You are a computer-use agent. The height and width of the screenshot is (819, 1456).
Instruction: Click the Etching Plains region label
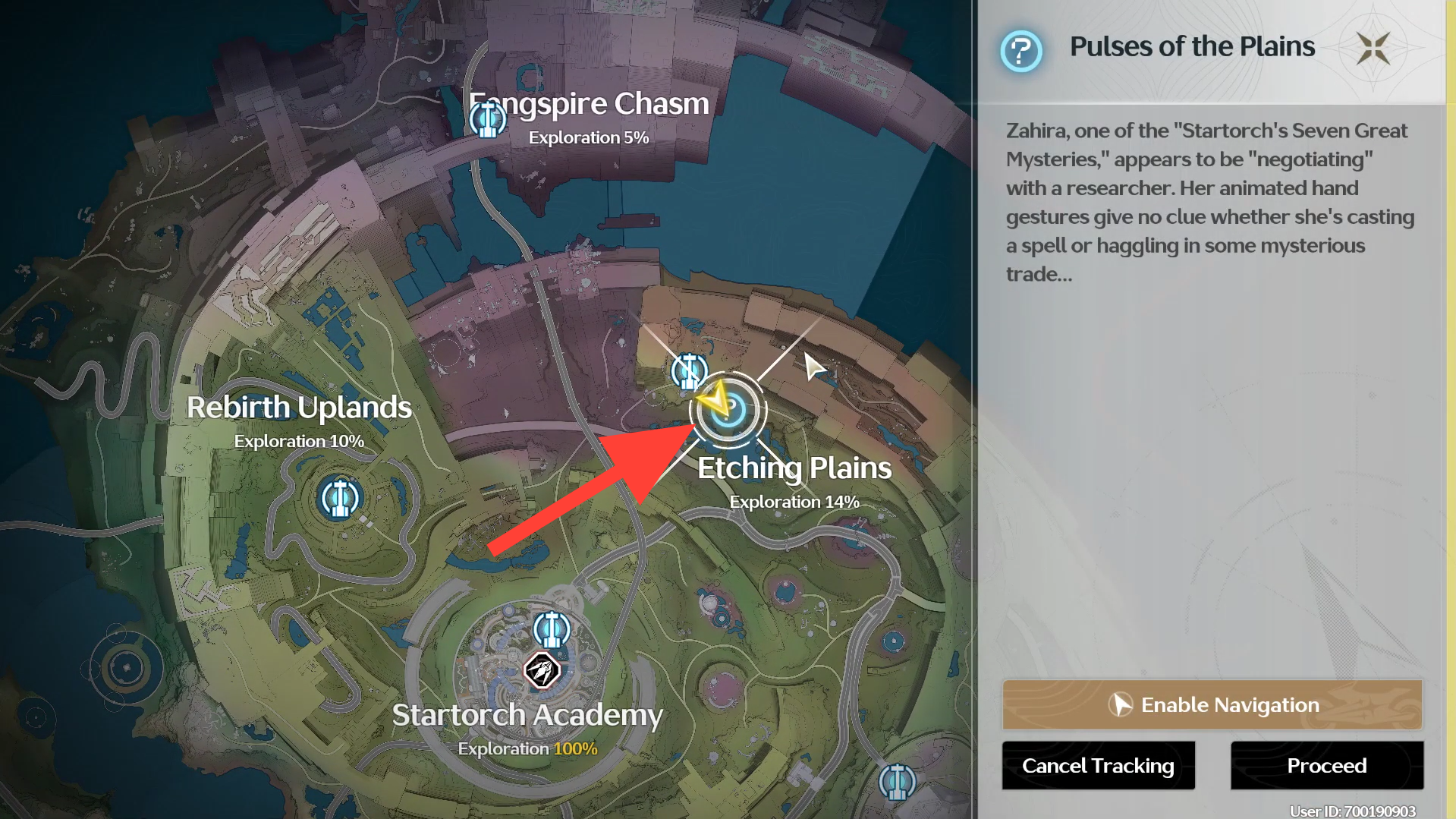pos(794,468)
